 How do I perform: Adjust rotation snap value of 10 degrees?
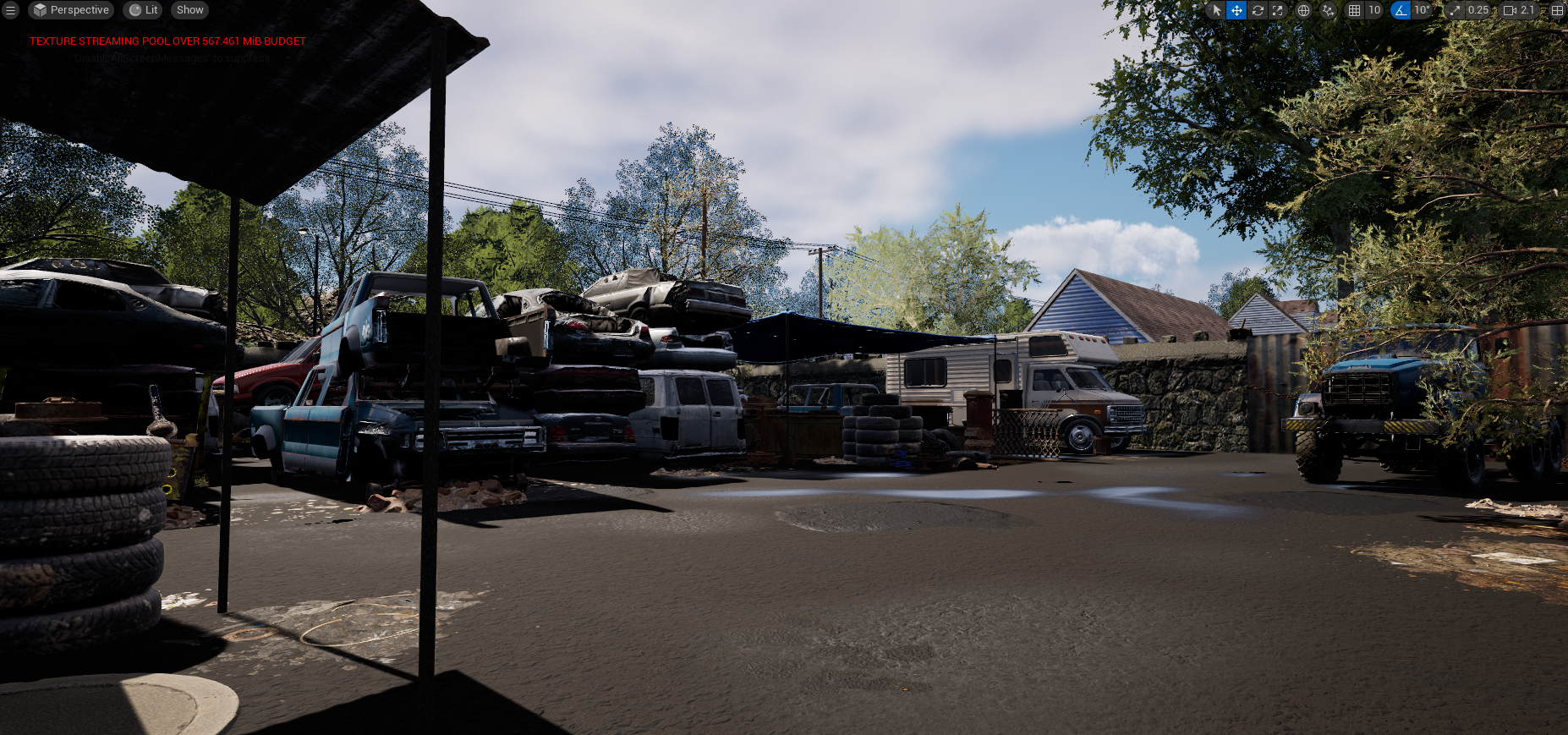(x=1422, y=10)
